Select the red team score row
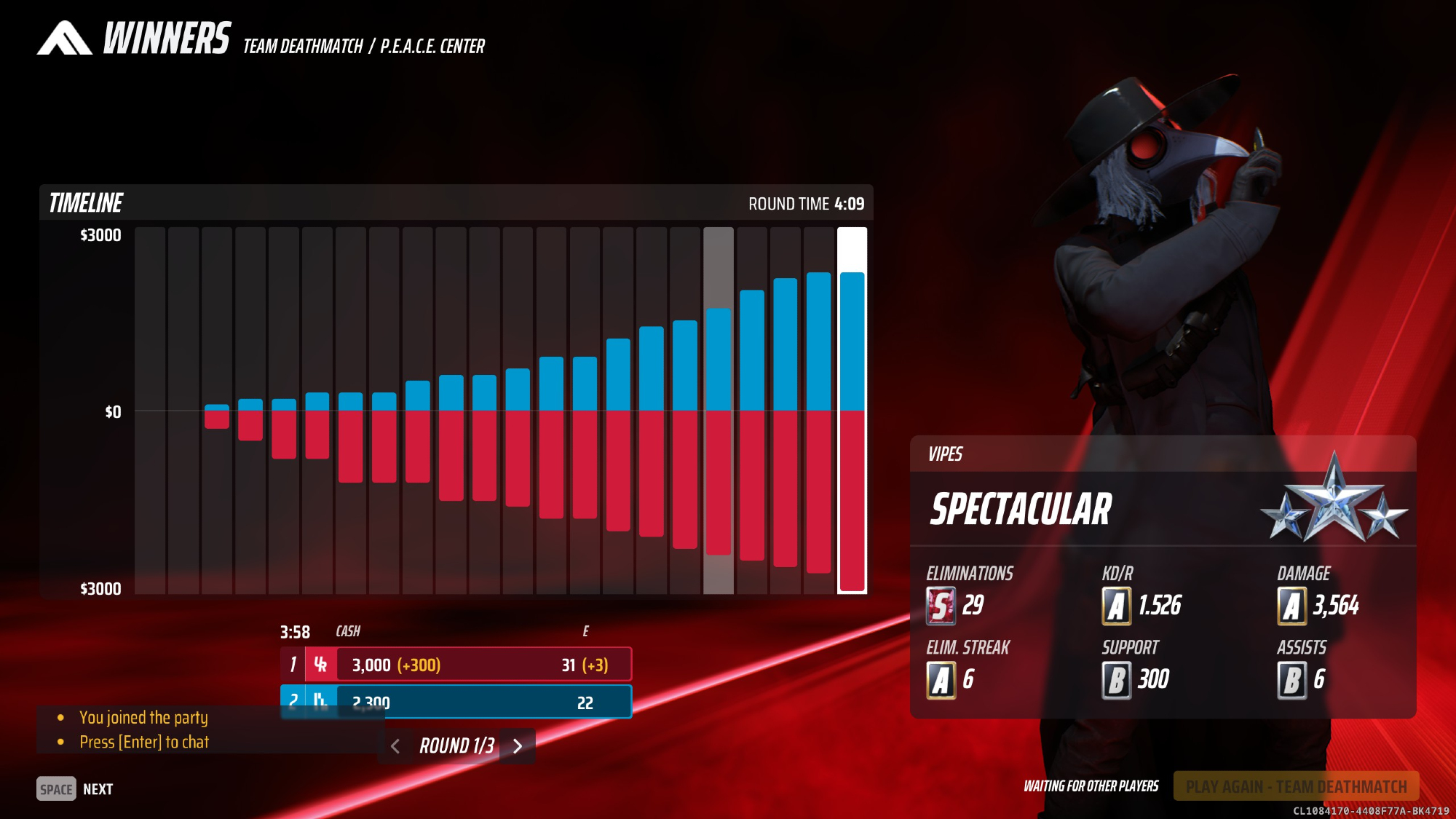 [x=456, y=665]
